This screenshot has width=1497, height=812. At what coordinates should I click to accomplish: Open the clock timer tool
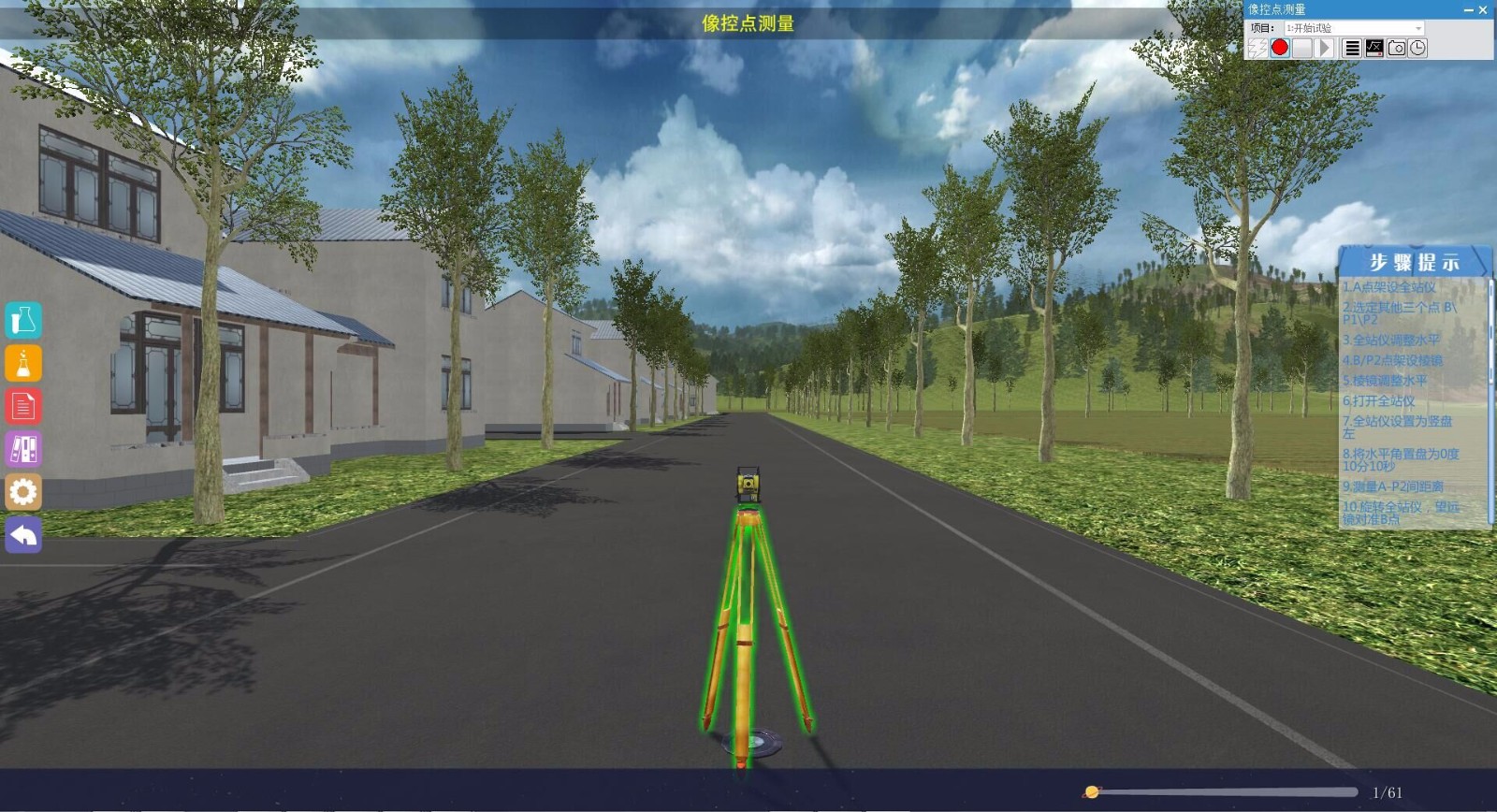(x=1418, y=48)
